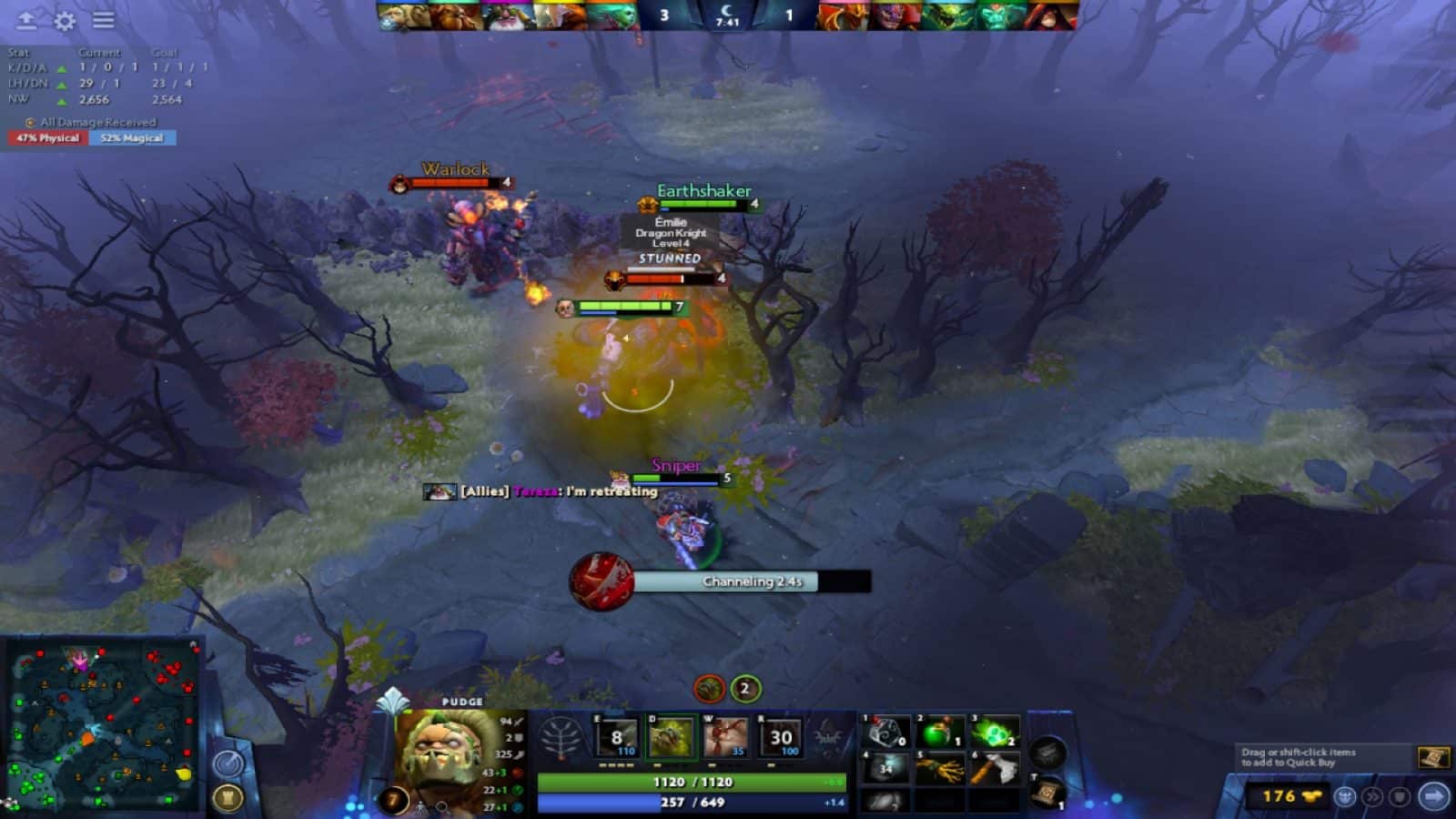This screenshot has width=1456, height=819.
Task: Toggle the double-arrow speed icon near gold
Action: tap(1372, 799)
